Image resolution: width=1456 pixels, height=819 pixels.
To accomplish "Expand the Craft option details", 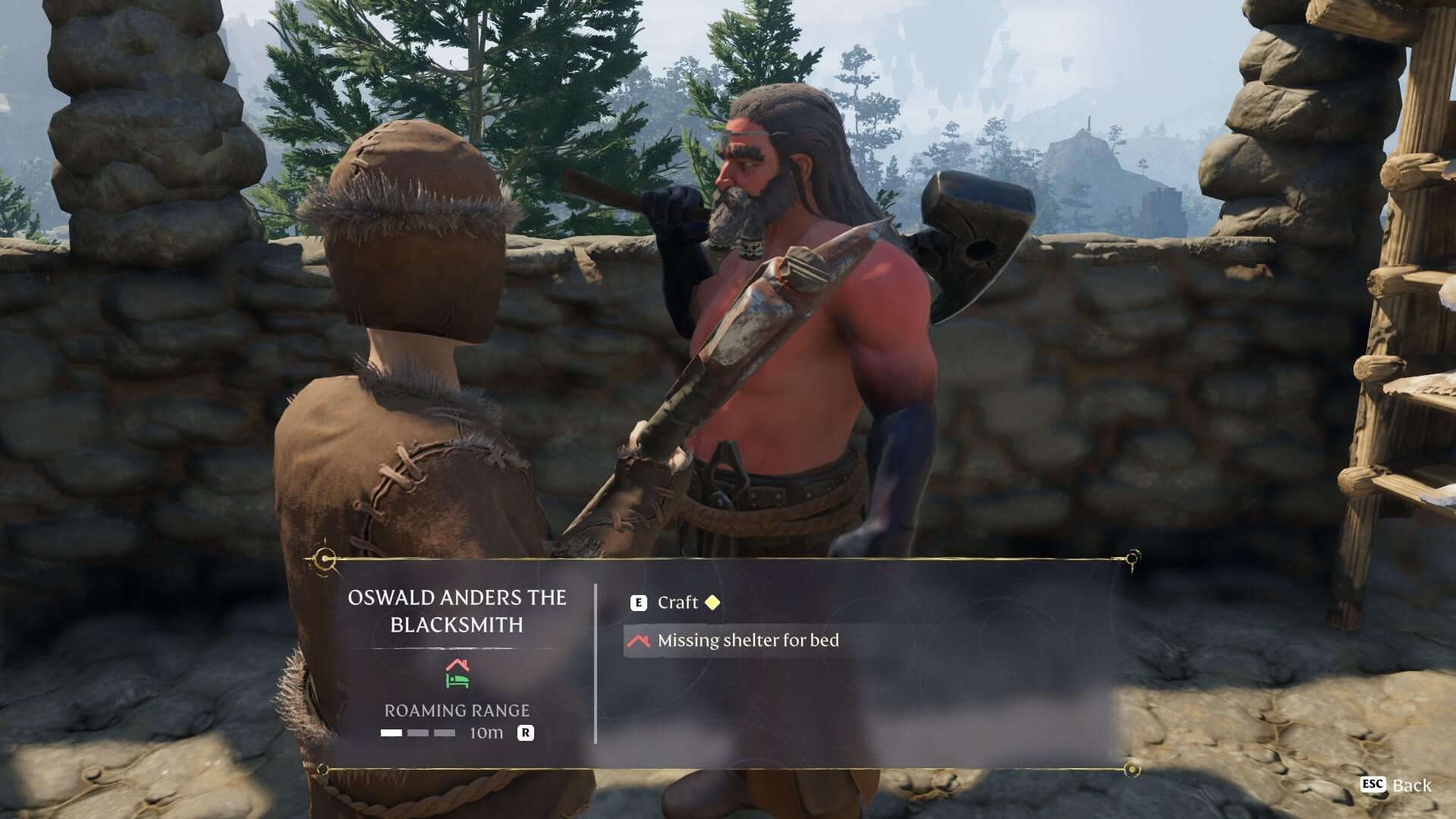I will (681, 602).
